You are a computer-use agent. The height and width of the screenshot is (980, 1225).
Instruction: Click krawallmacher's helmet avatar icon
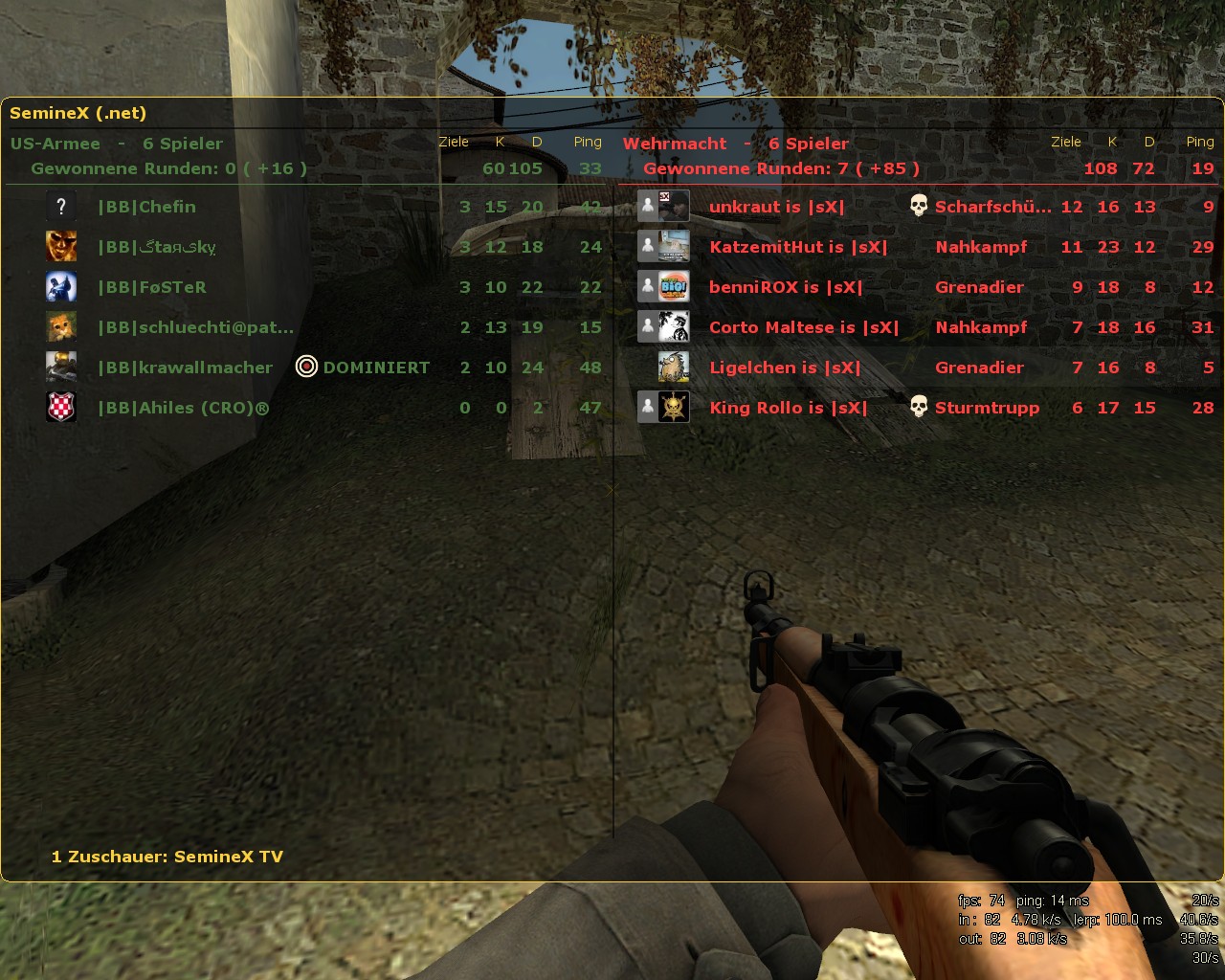61,367
